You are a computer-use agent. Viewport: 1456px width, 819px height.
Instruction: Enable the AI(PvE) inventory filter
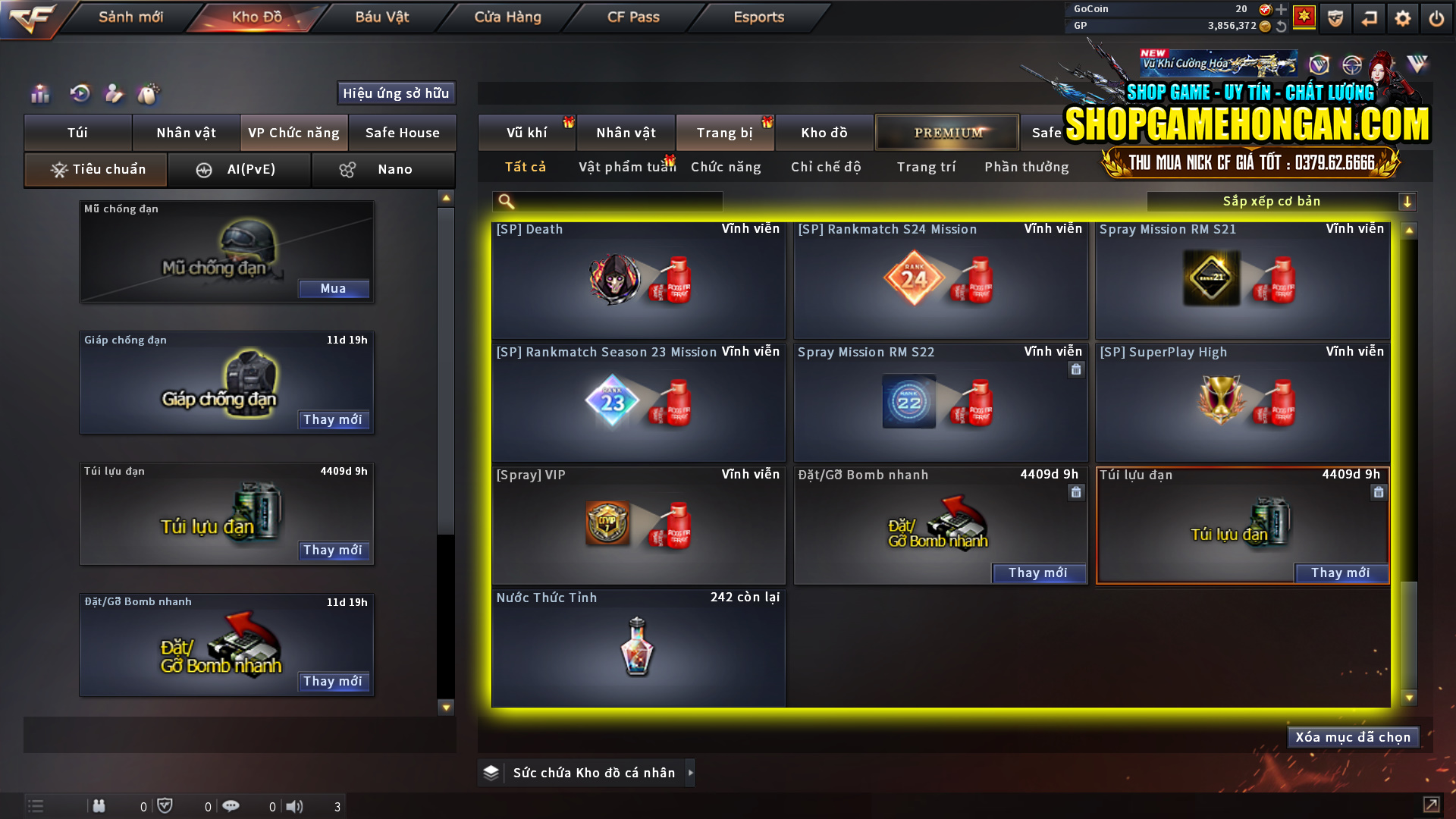(x=240, y=169)
